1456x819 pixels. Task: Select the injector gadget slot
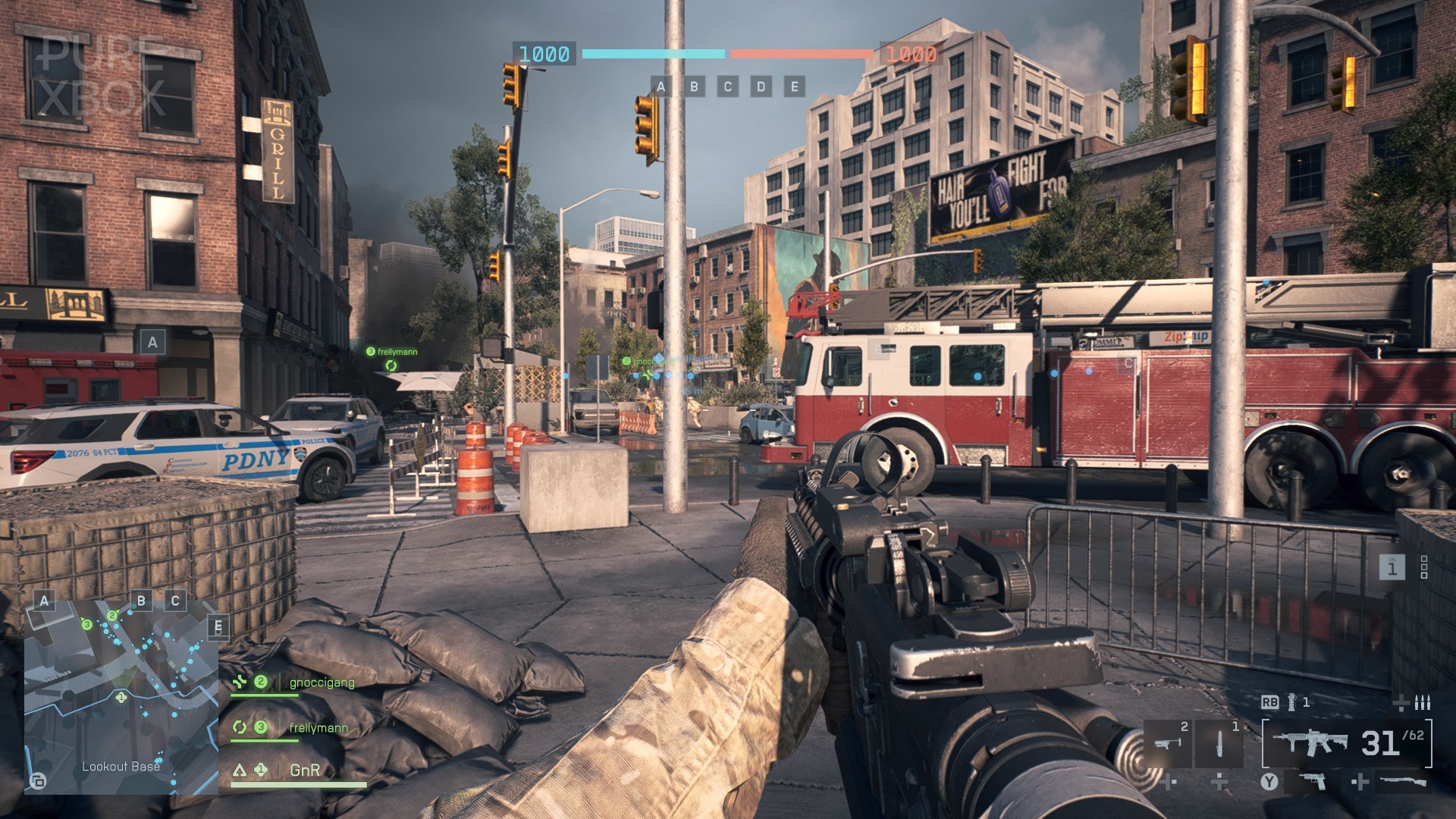pyautogui.click(x=1219, y=743)
